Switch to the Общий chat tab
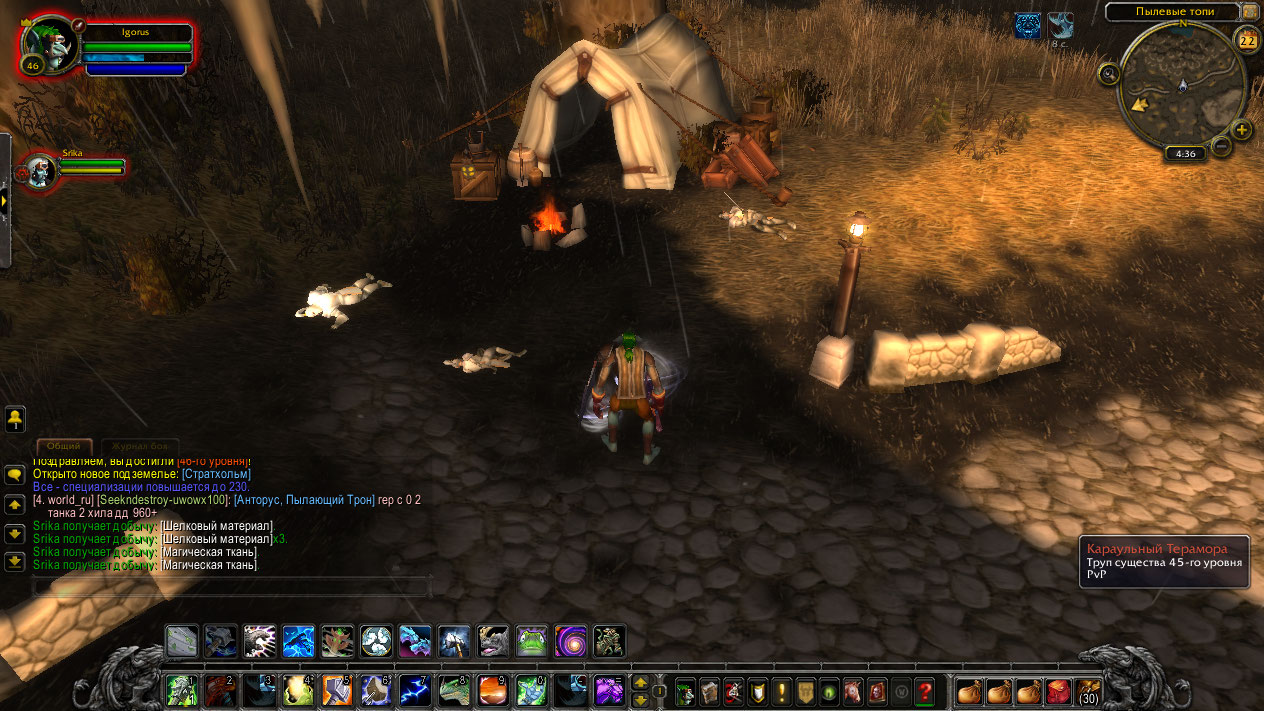This screenshot has height=711, width=1264. [64, 446]
